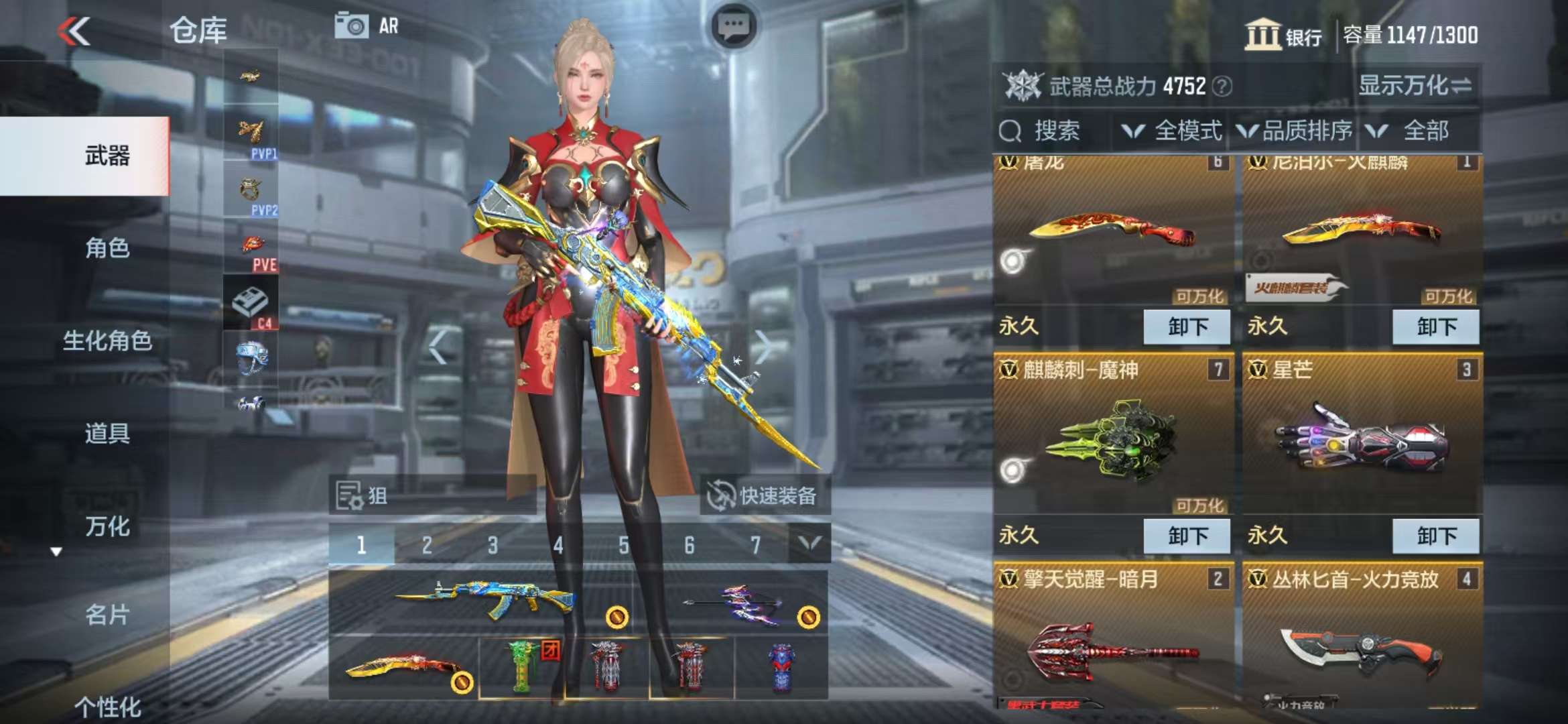Click the 搜索 search field
1568x724 pixels.
(x=1053, y=131)
